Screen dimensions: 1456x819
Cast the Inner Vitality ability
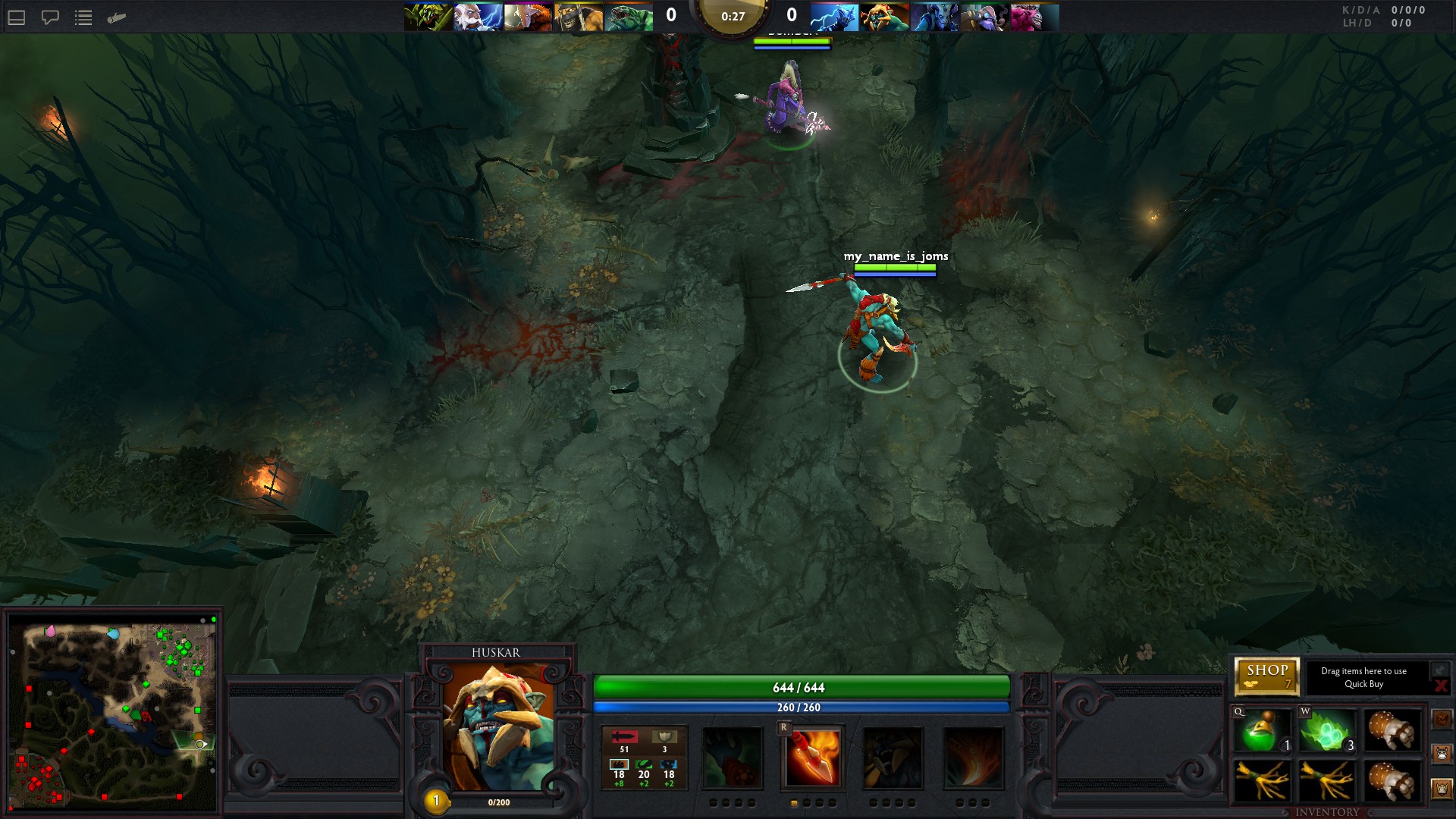click(x=732, y=757)
